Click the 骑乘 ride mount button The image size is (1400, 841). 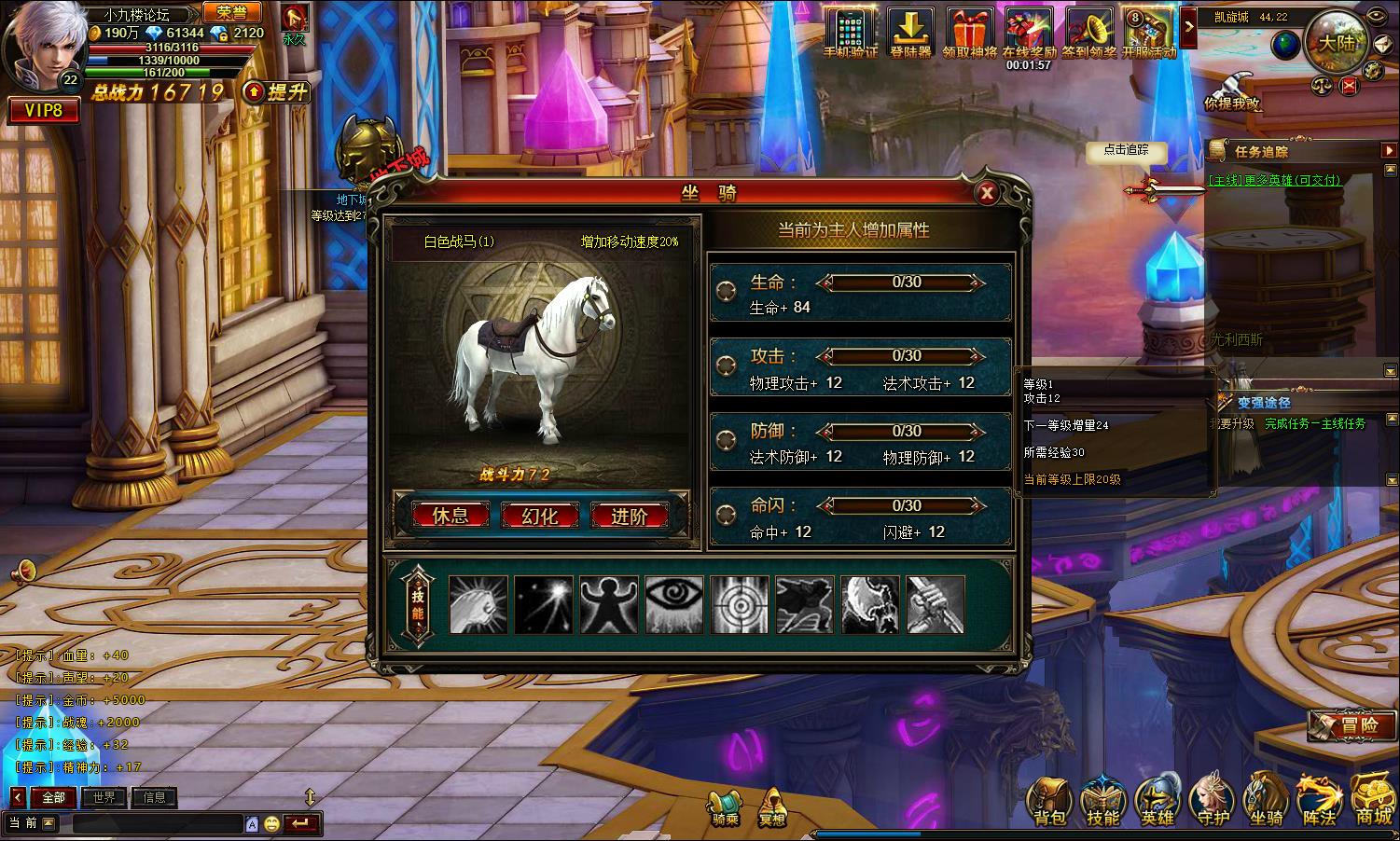tap(725, 807)
